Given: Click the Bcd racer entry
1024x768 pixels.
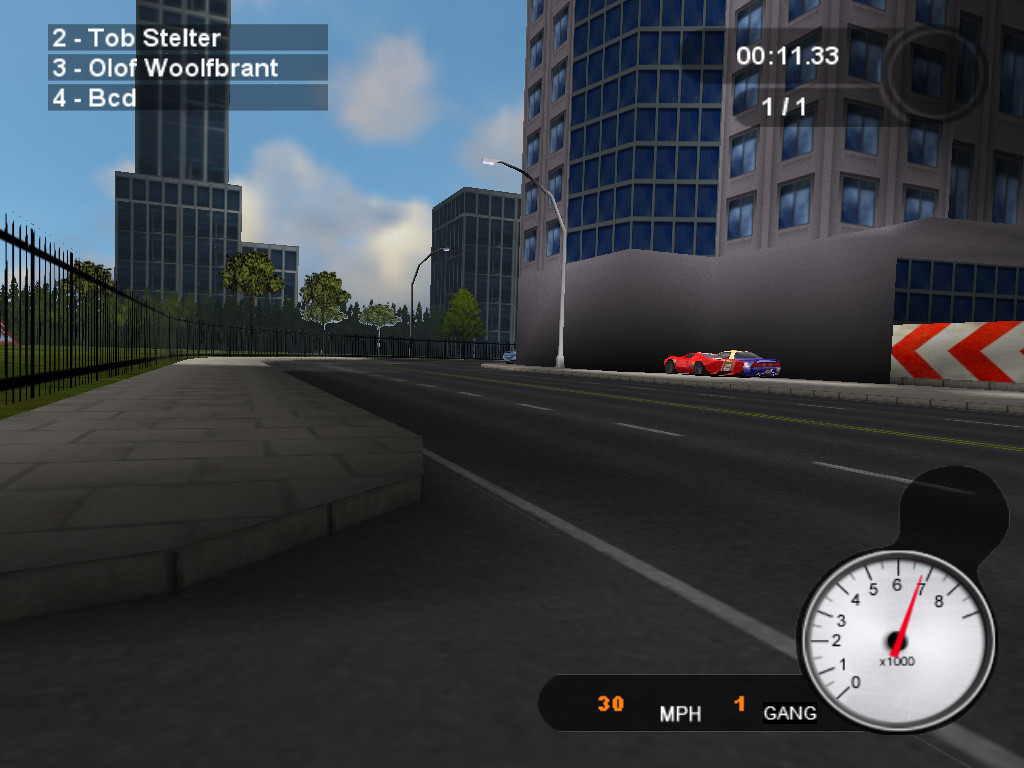Looking at the screenshot, I should (x=187, y=98).
